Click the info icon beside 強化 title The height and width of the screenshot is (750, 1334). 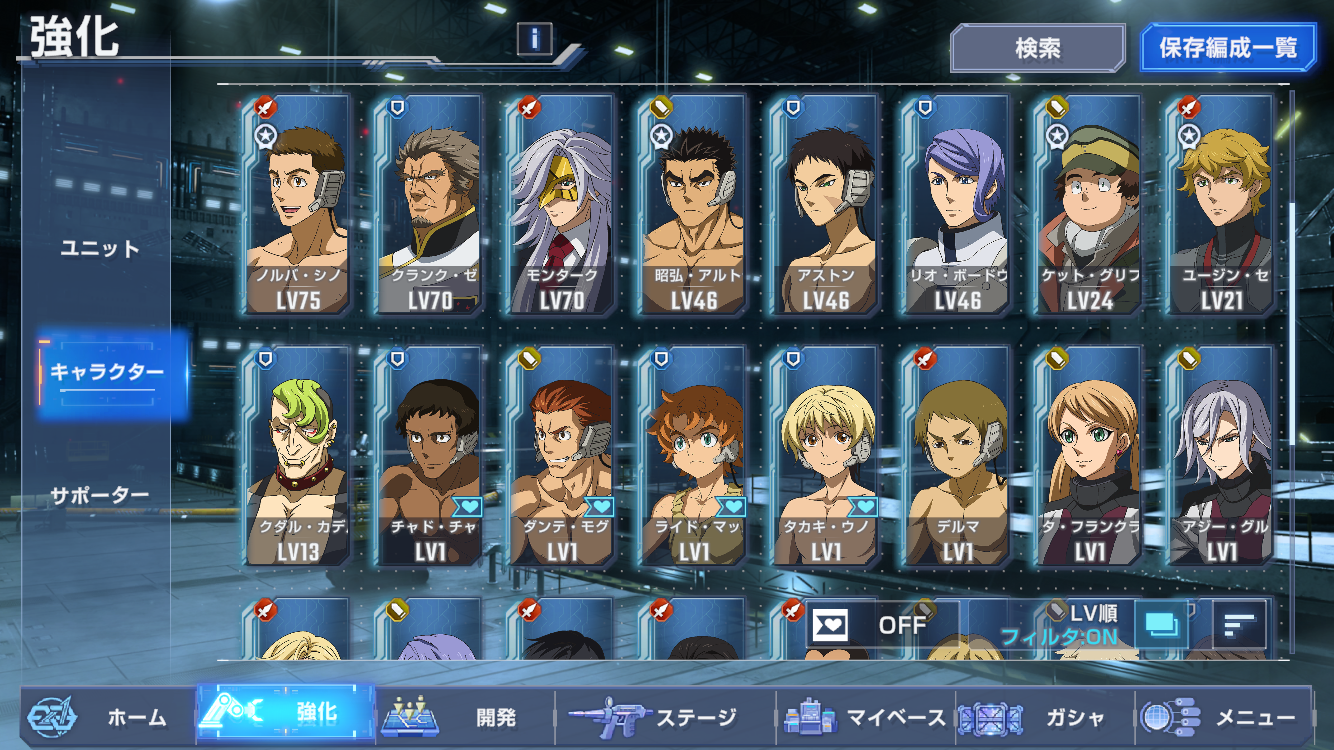(535, 39)
